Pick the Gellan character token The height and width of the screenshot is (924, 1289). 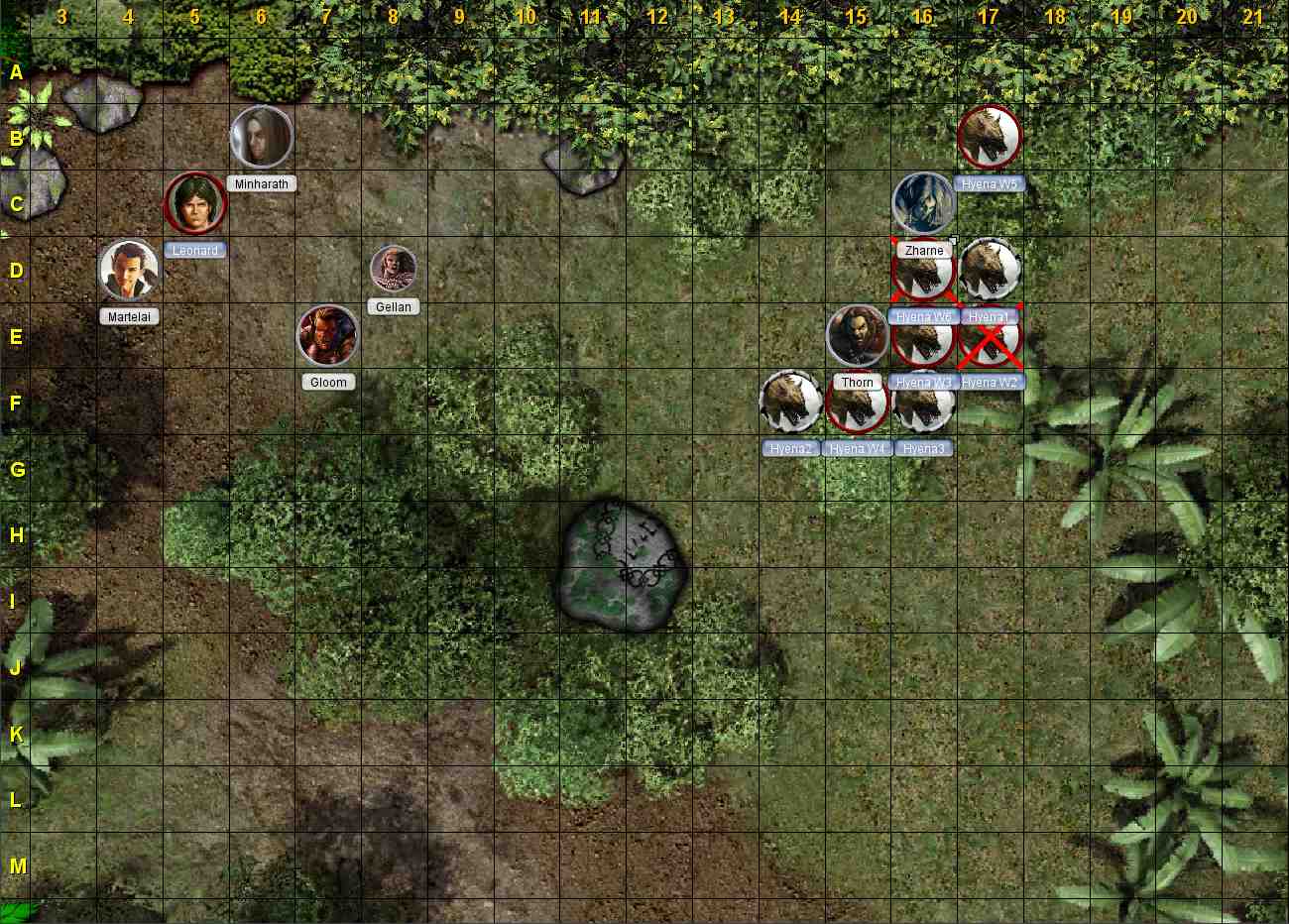pyautogui.click(x=394, y=268)
